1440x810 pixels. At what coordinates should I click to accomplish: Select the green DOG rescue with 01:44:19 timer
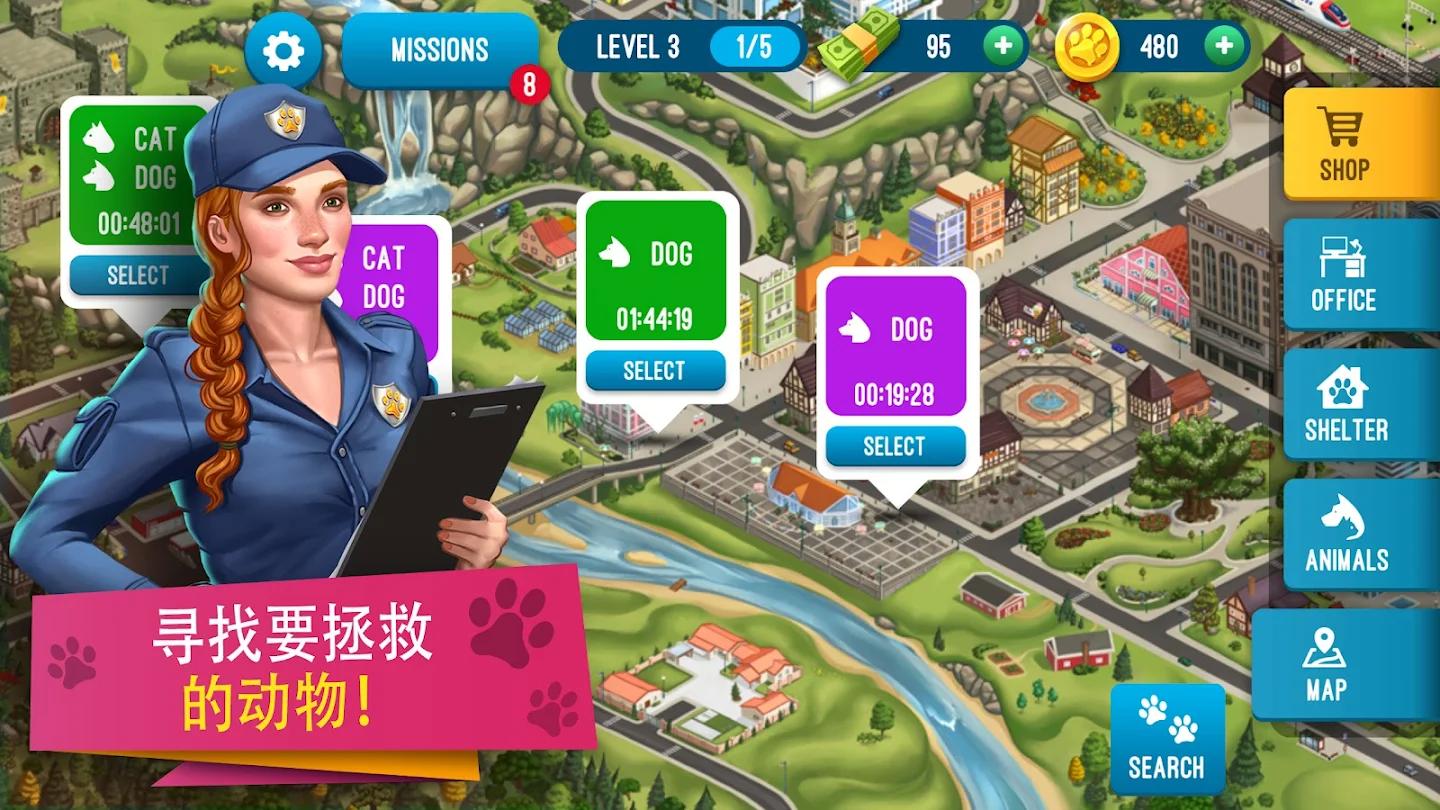(656, 370)
